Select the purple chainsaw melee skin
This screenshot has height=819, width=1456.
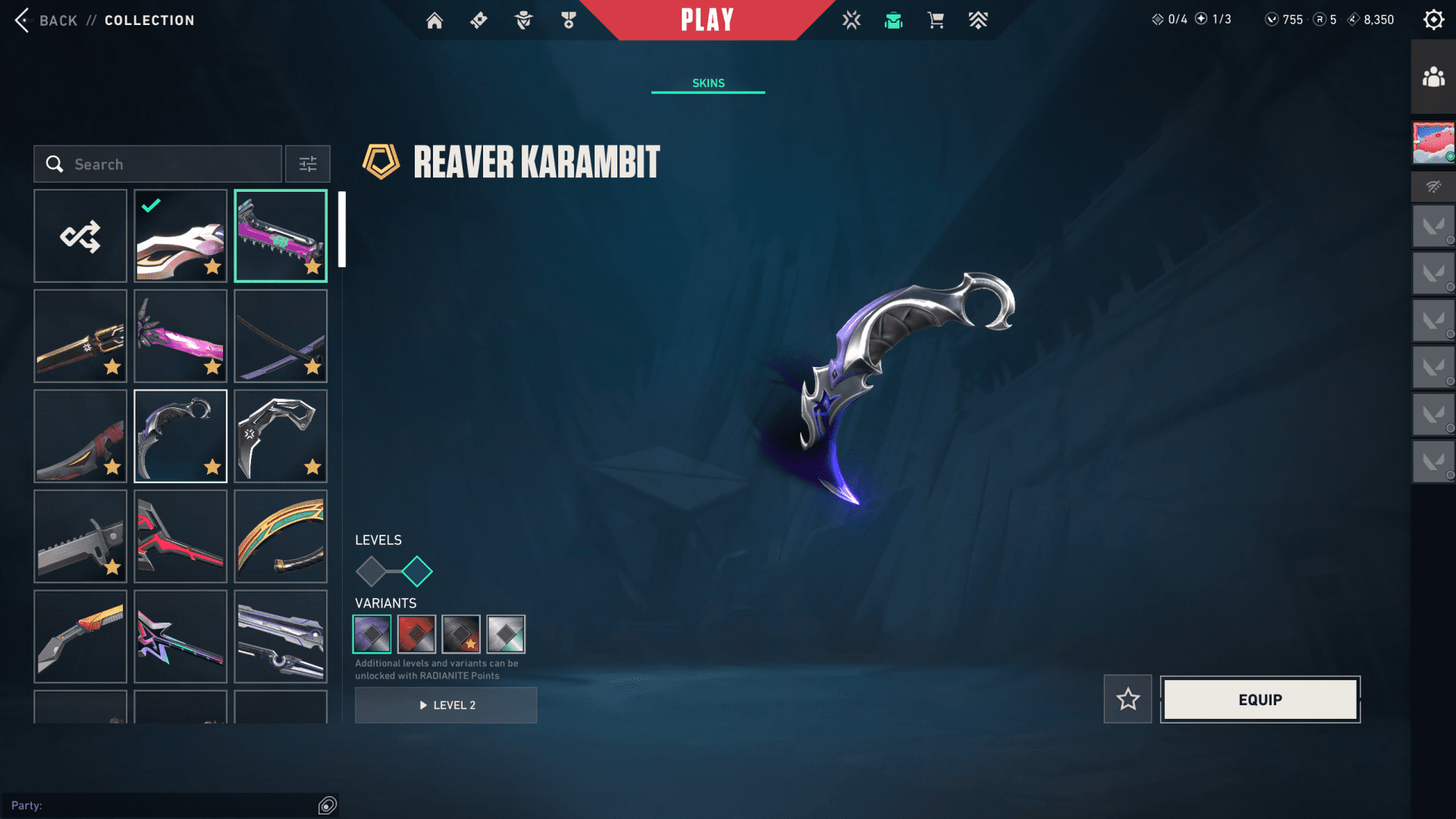point(281,237)
